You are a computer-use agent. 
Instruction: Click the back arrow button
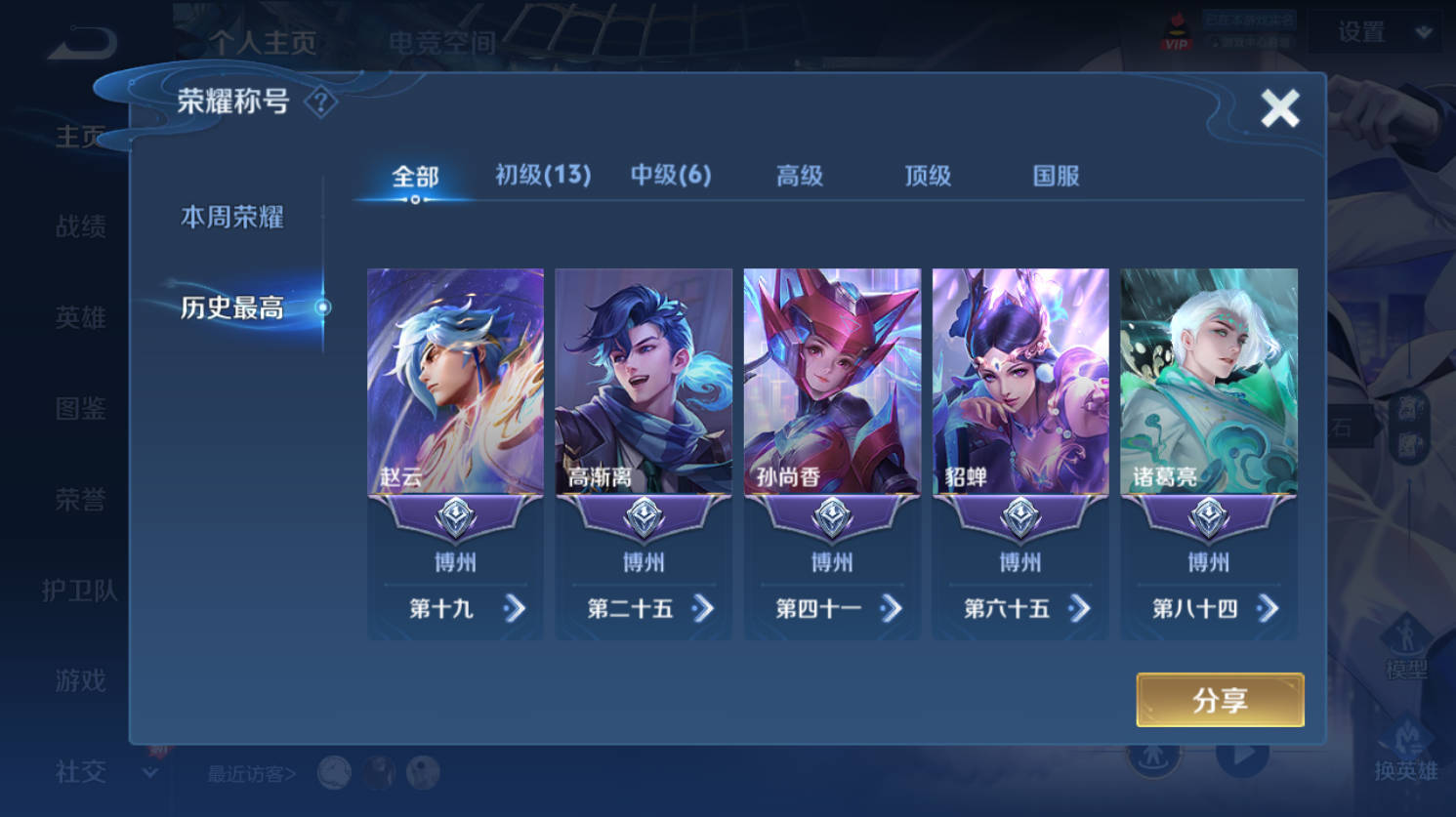tap(83, 42)
